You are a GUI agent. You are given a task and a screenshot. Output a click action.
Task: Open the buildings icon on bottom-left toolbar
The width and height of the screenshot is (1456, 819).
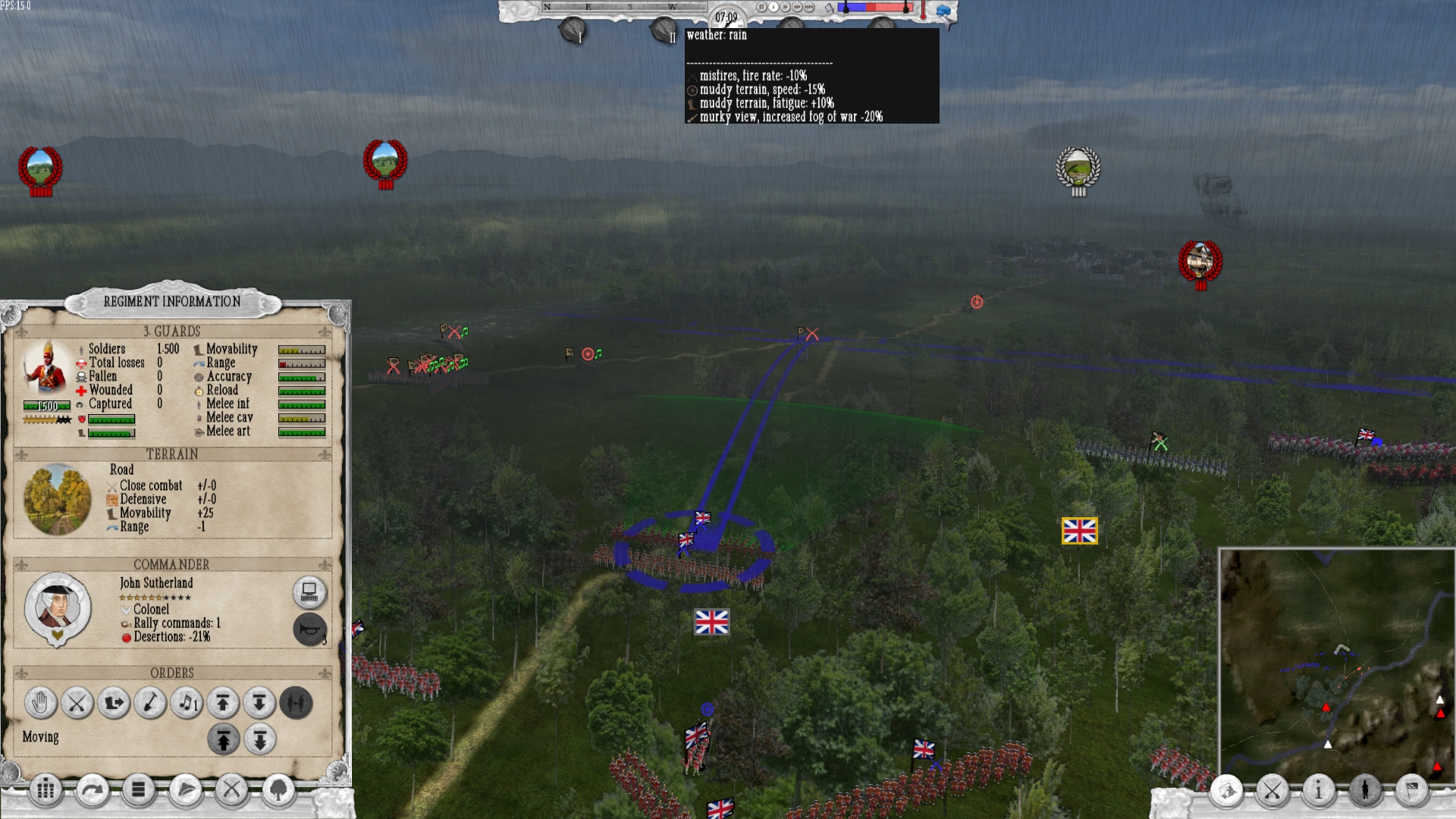[47, 790]
